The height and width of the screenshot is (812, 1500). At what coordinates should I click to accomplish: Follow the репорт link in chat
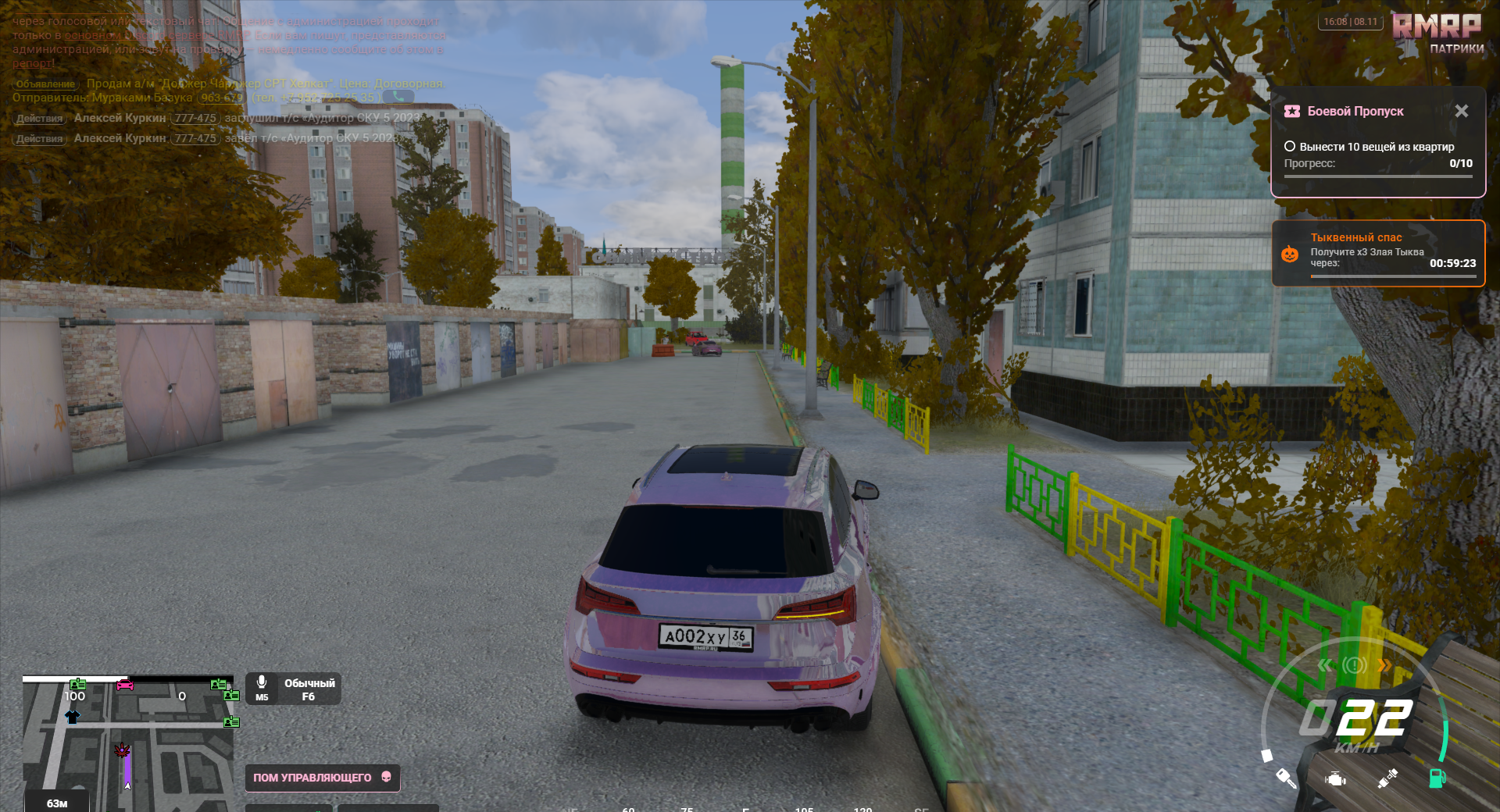pyautogui.click(x=33, y=63)
